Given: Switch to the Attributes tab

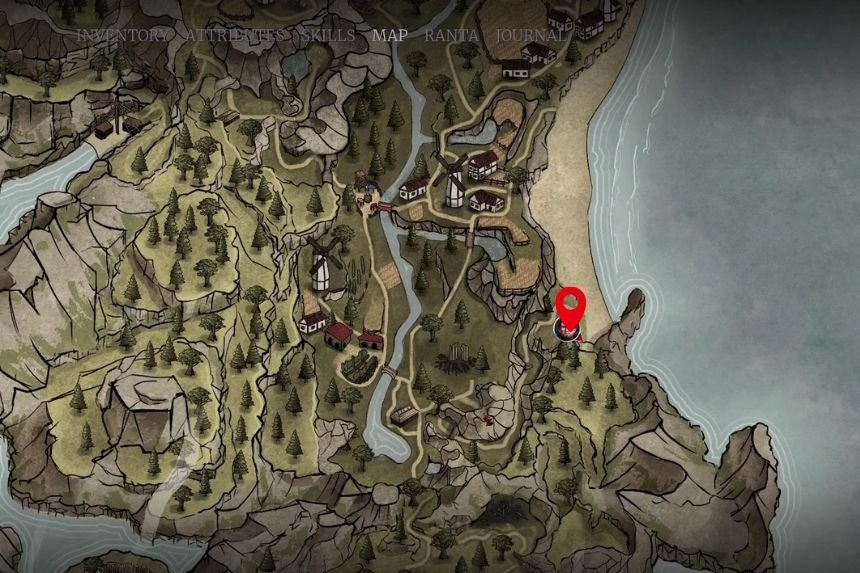Looking at the screenshot, I should pos(235,35).
